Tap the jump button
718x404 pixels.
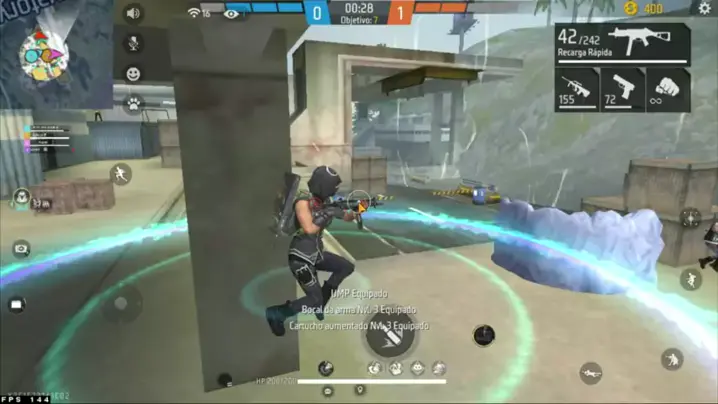tap(691, 279)
